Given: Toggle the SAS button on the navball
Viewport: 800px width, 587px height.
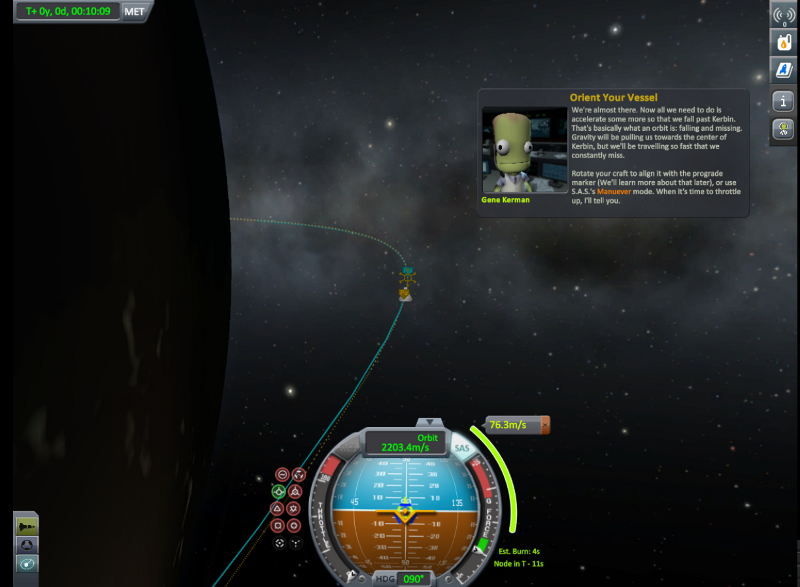Looking at the screenshot, I should pyautogui.click(x=462, y=449).
